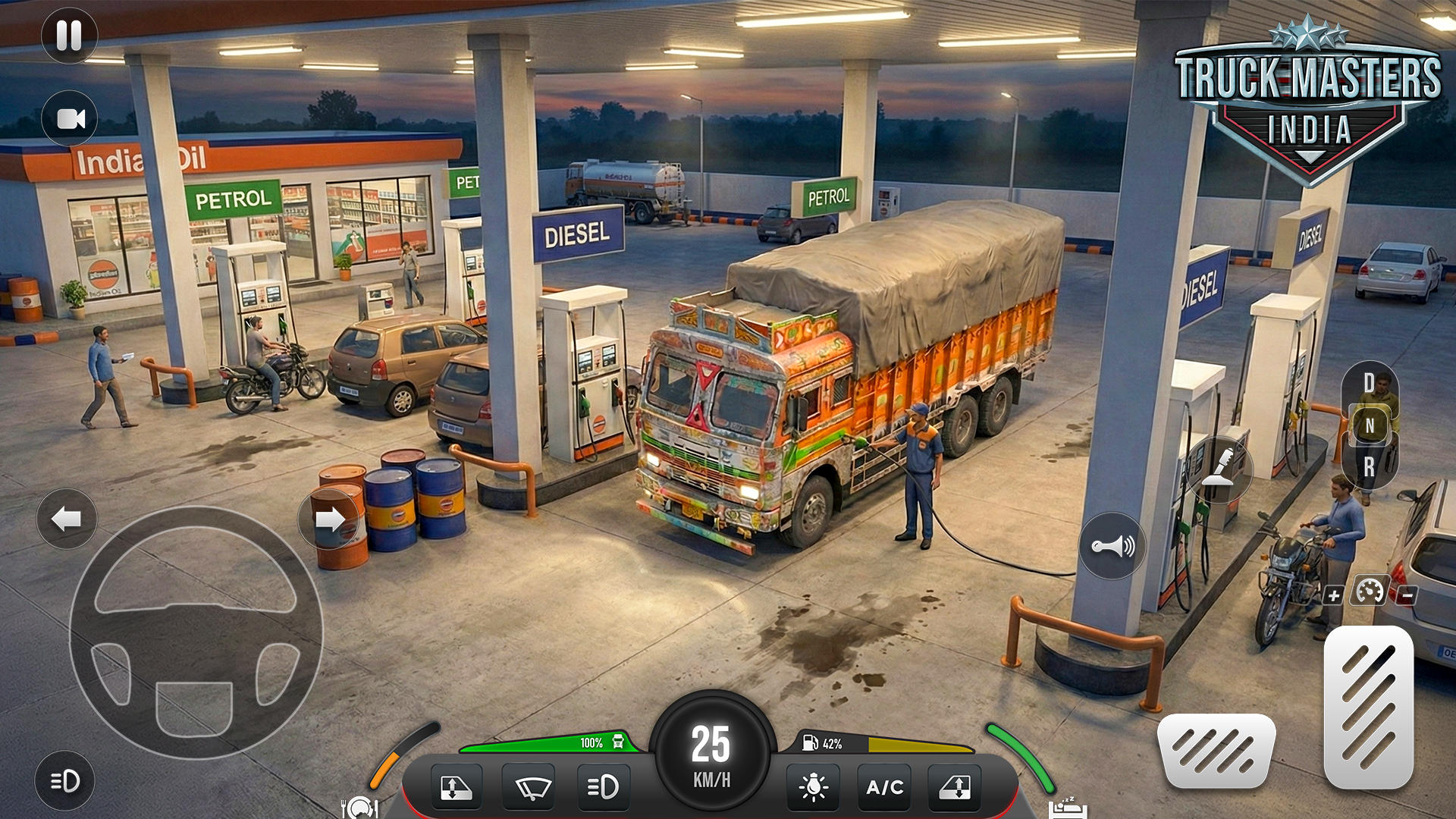Screen dimensions: 1456x819
Task: Toggle the windshield wipers
Action: [529, 788]
